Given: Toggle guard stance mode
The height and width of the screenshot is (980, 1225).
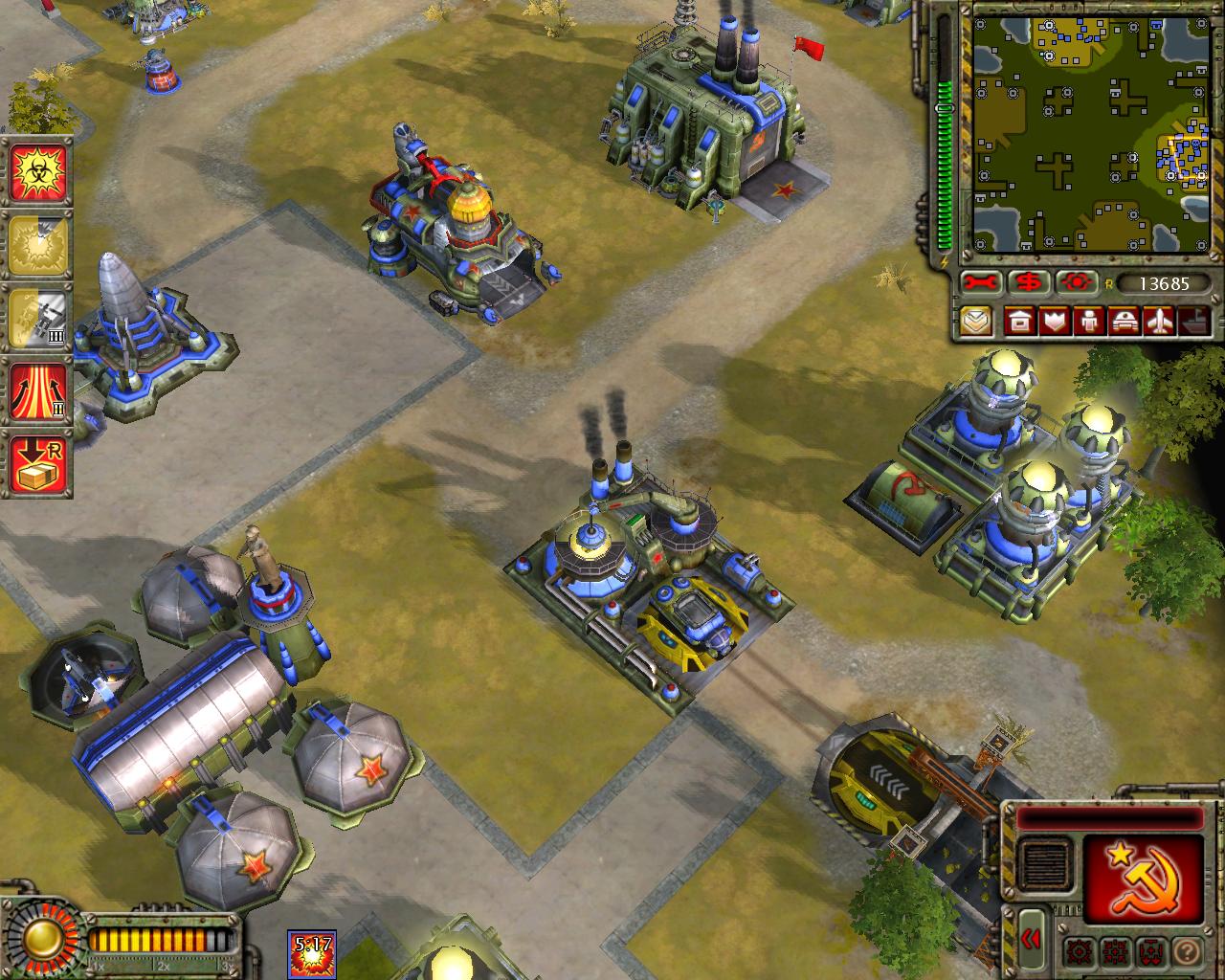Looking at the screenshot, I should pos(1114,952).
